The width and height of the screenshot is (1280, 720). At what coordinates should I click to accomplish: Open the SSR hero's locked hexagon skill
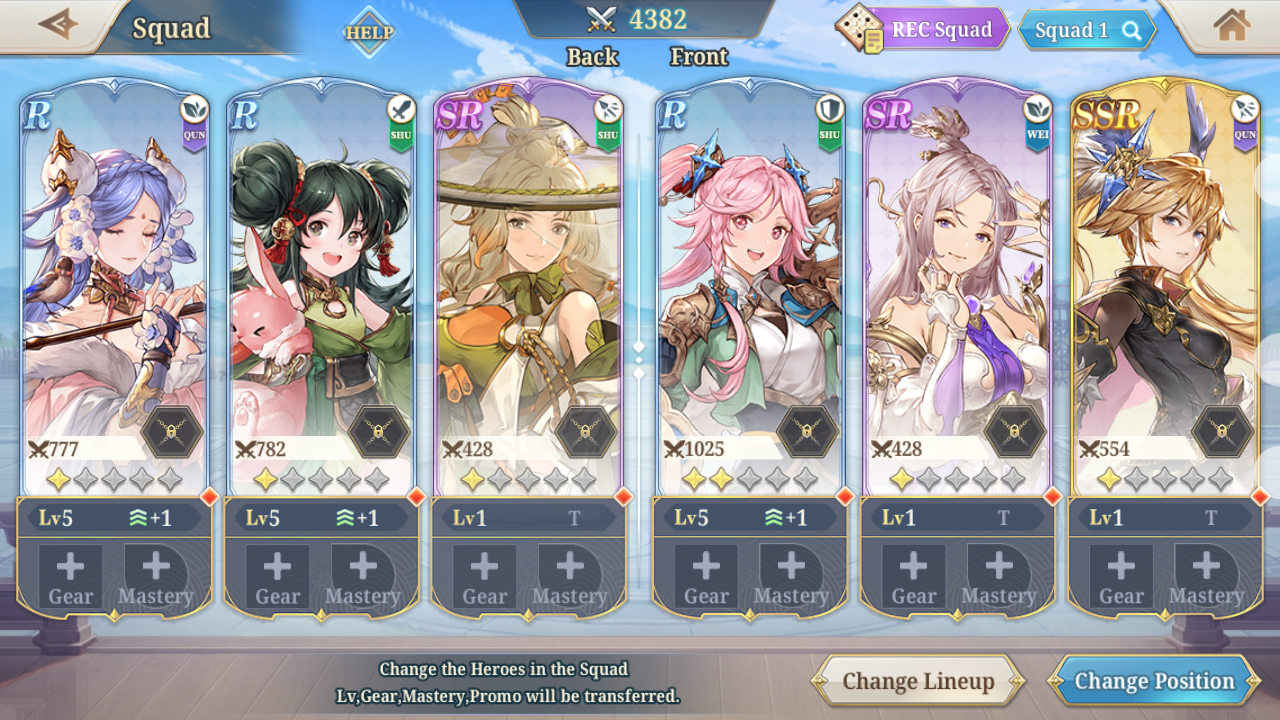(x=1222, y=432)
